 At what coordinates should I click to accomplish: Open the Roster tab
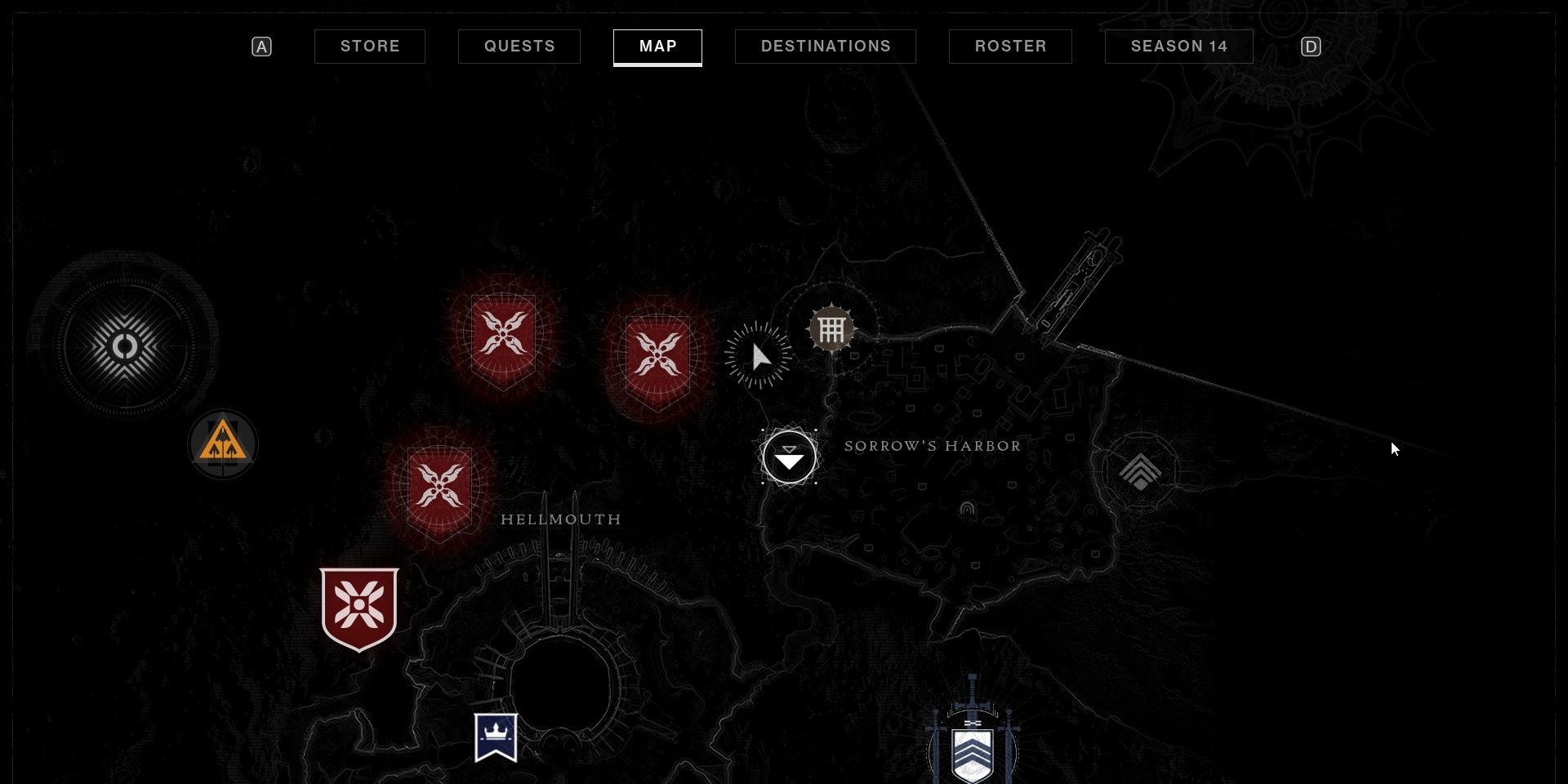coord(1010,47)
